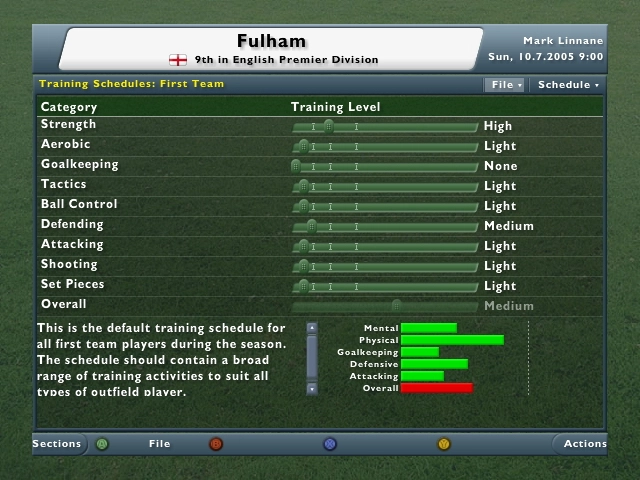Click the date and time display
This screenshot has width=640, height=480.
pos(545,57)
